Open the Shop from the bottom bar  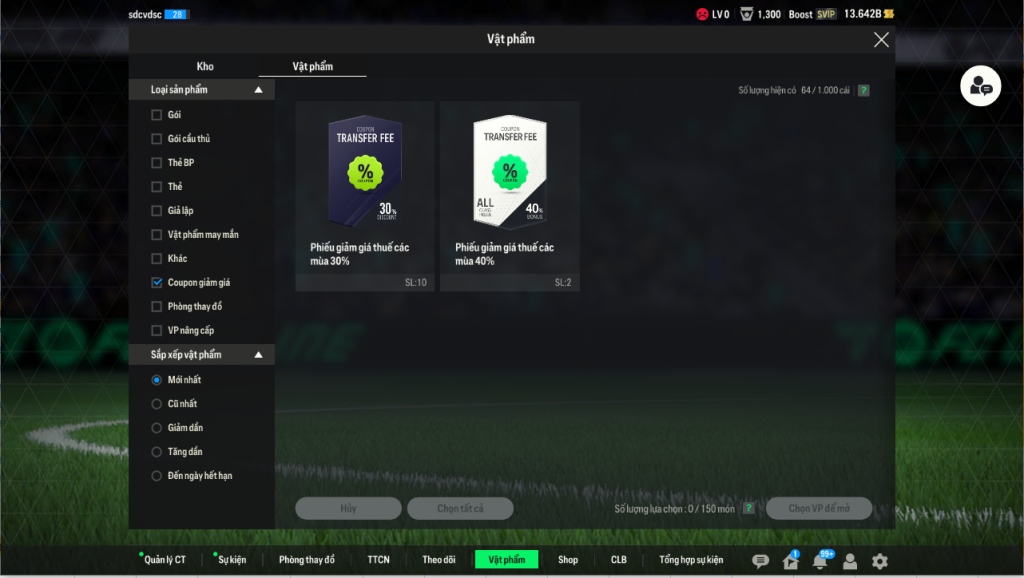click(x=568, y=560)
